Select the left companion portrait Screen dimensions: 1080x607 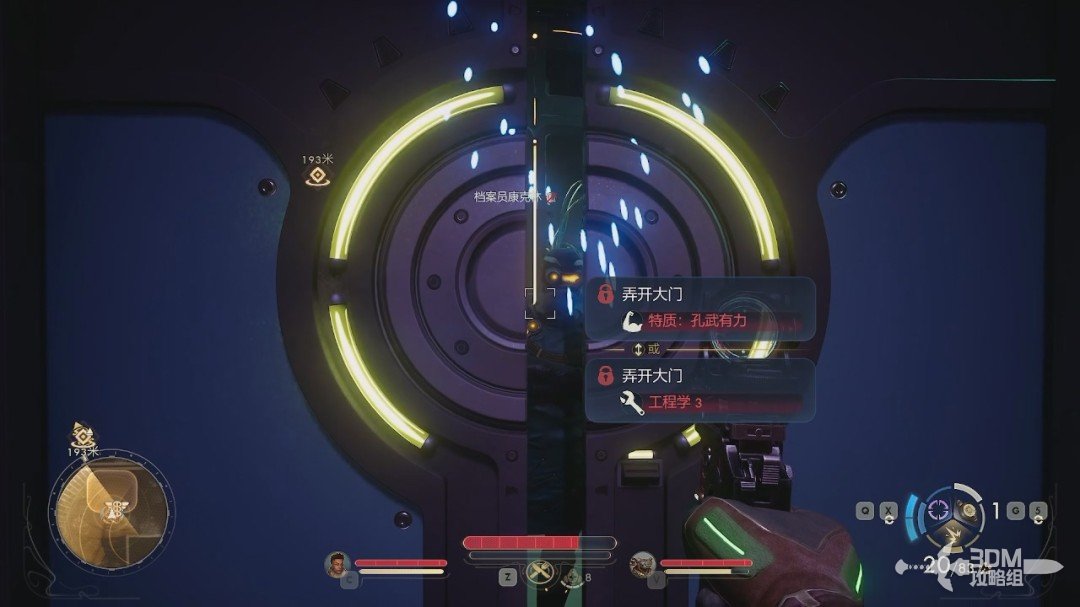coord(337,564)
